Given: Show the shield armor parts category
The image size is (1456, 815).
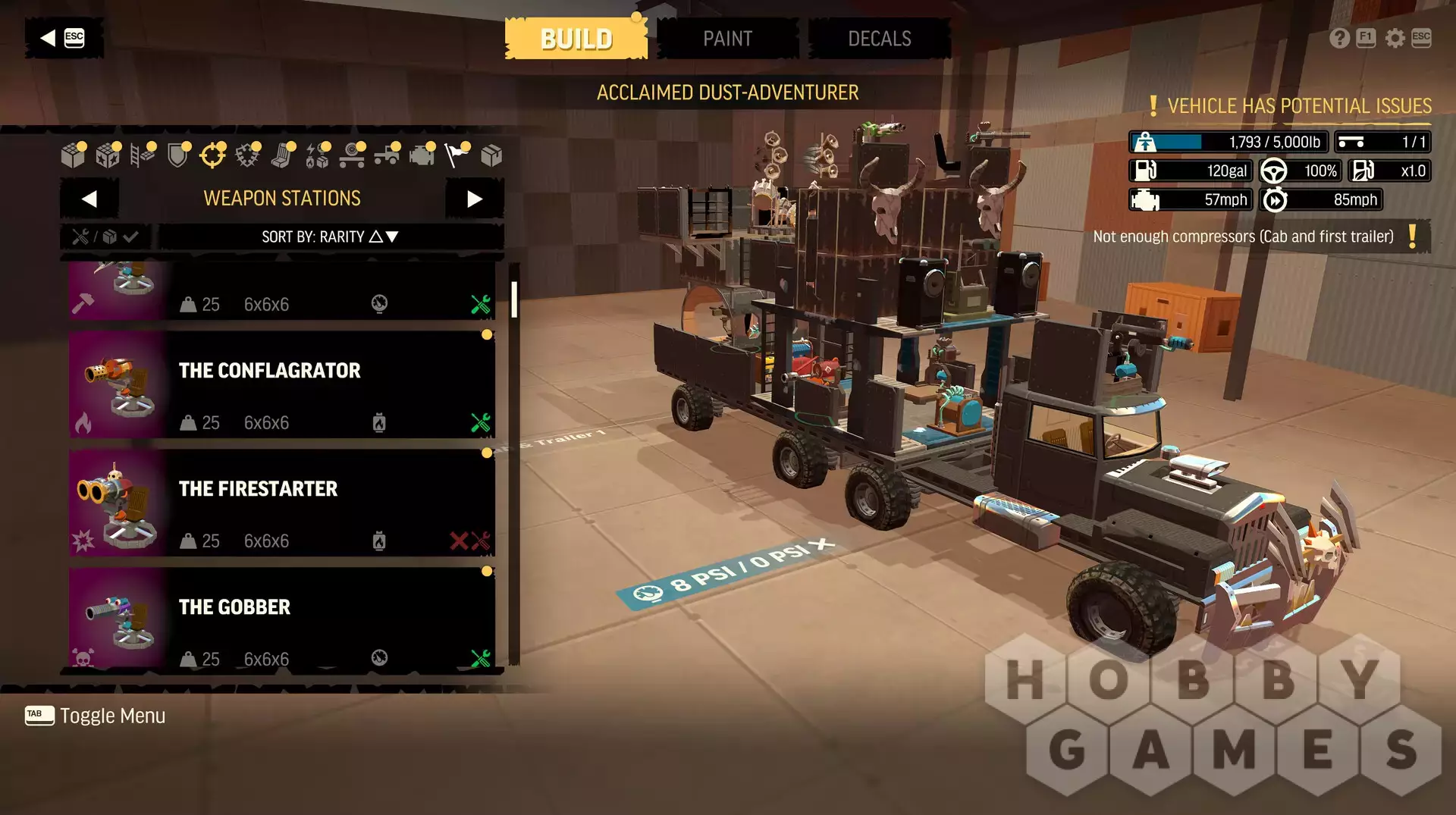Looking at the screenshot, I should [177, 155].
